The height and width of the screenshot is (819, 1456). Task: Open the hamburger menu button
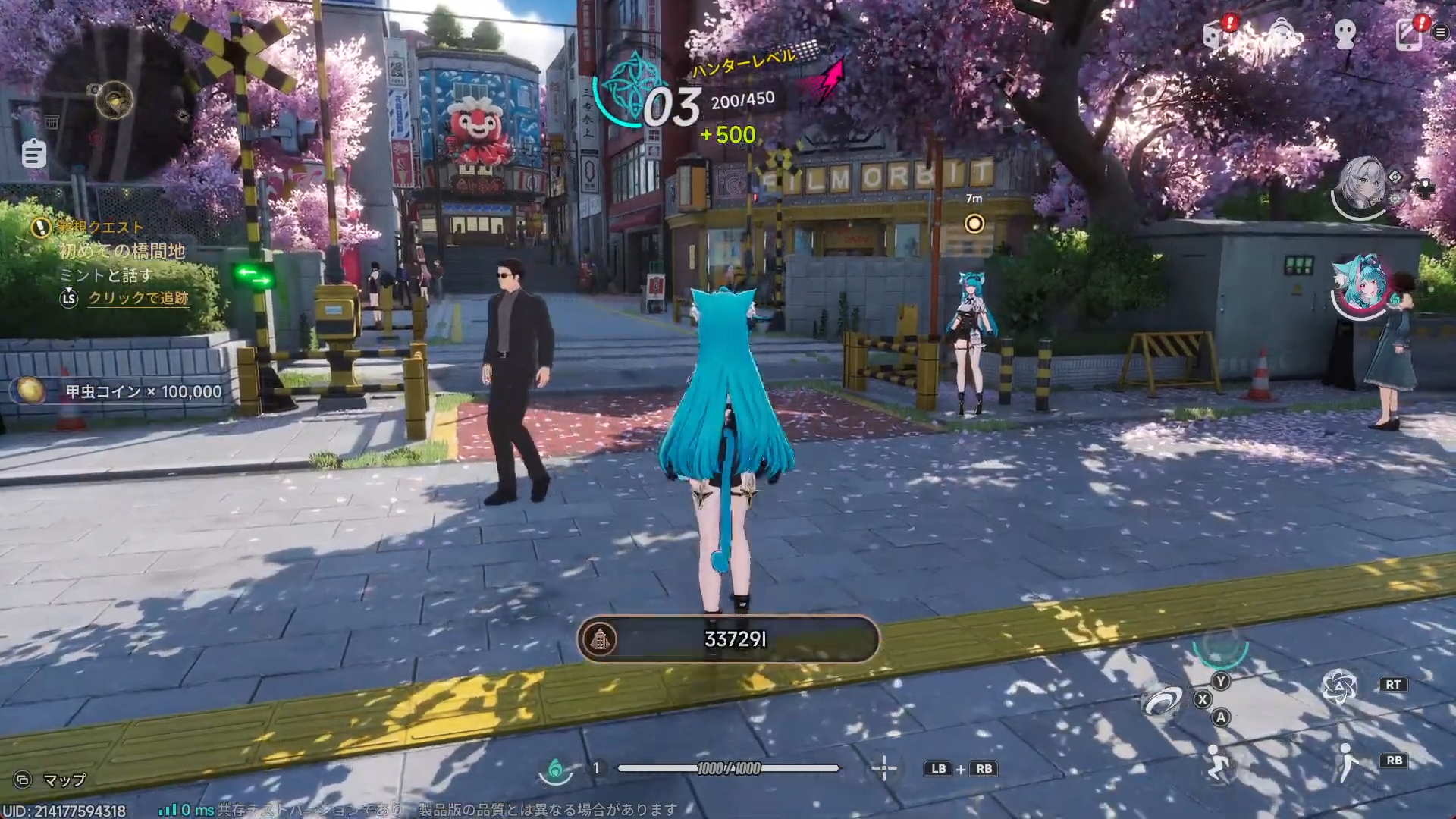coord(1440,32)
